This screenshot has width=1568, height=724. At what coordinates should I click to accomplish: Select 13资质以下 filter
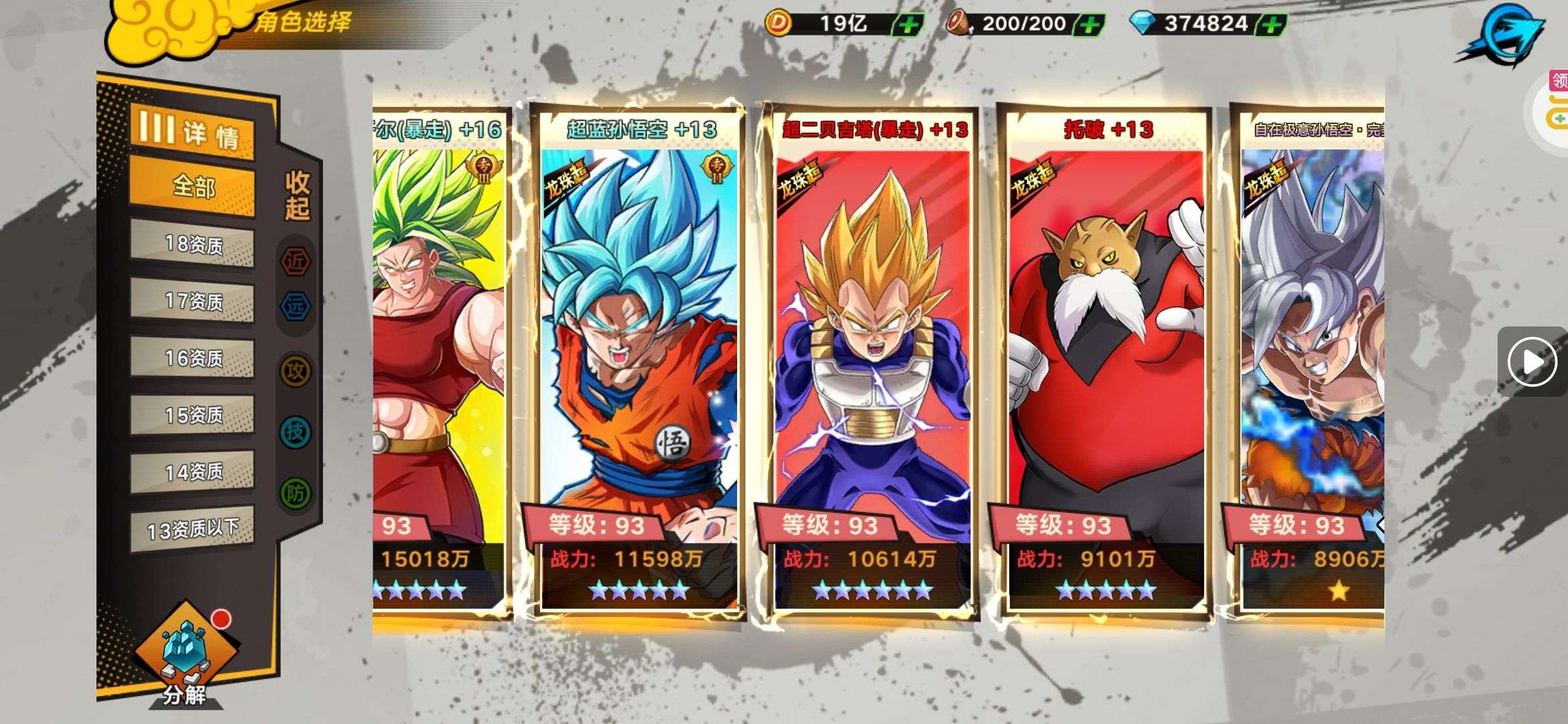click(192, 530)
